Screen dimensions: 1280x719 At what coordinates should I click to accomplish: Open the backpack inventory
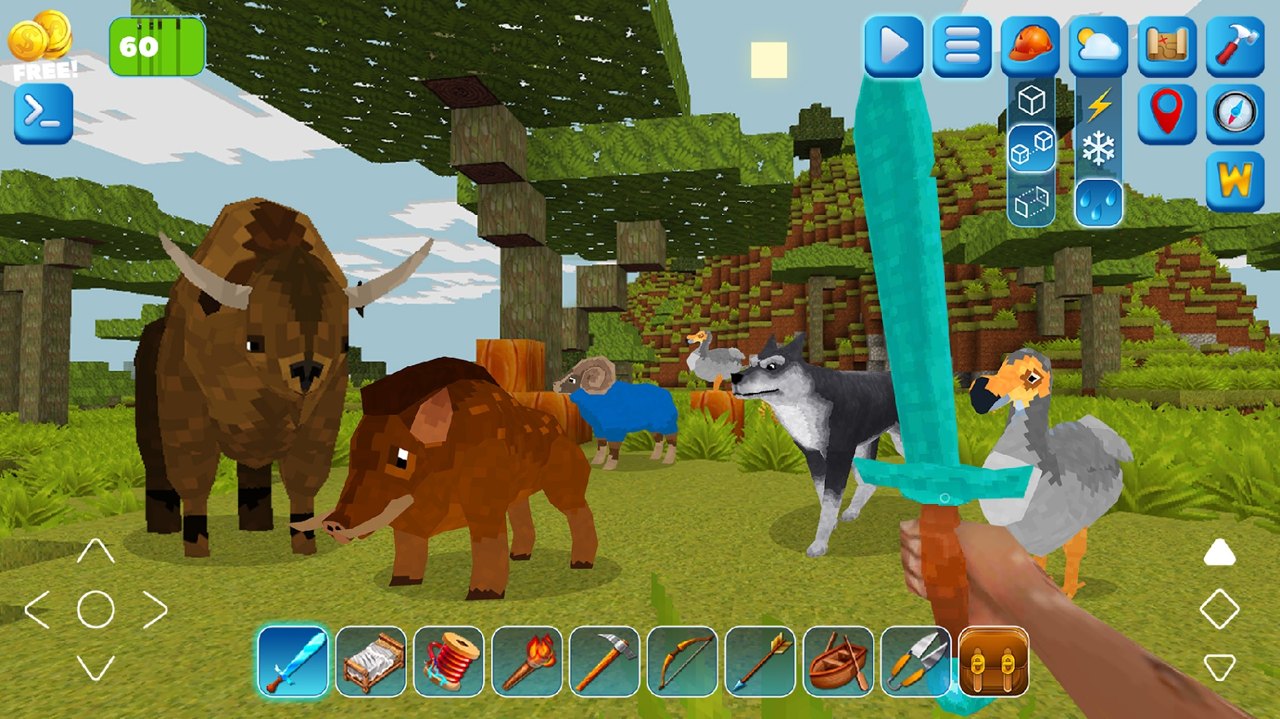994,661
